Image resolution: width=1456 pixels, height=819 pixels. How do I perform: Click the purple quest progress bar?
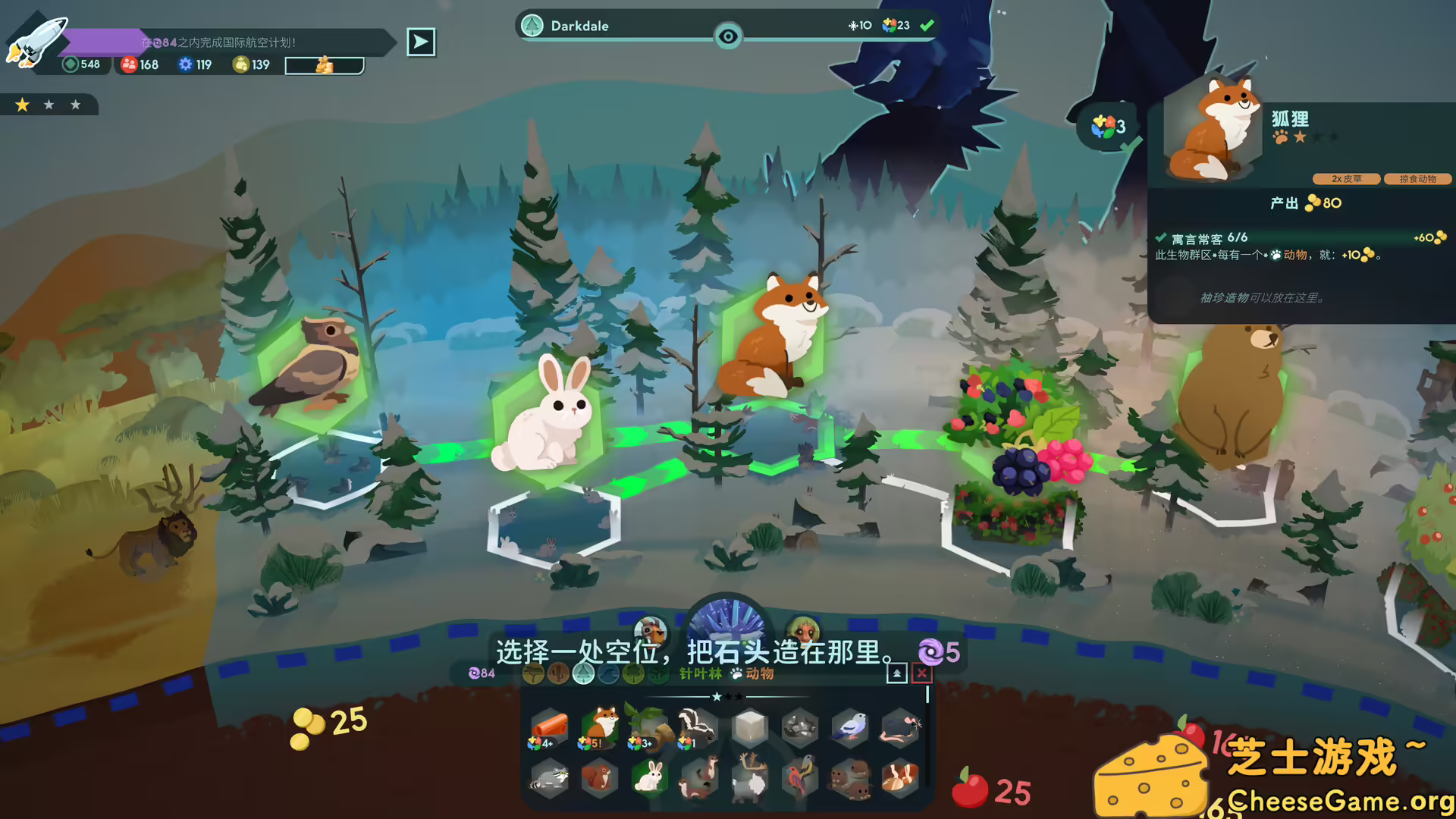(x=102, y=40)
